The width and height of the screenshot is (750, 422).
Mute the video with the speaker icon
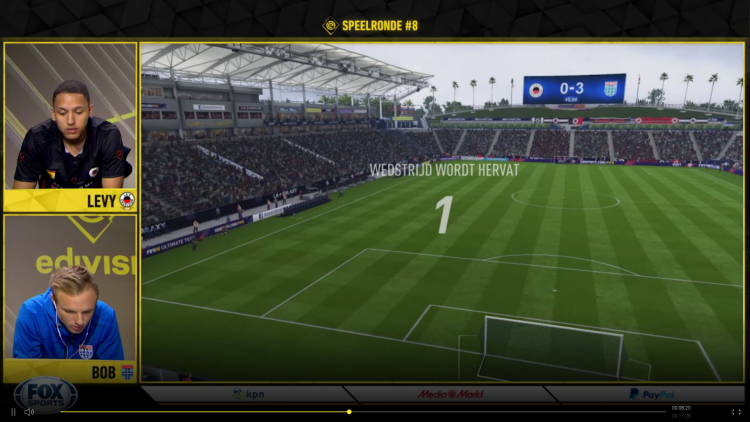click(x=29, y=411)
